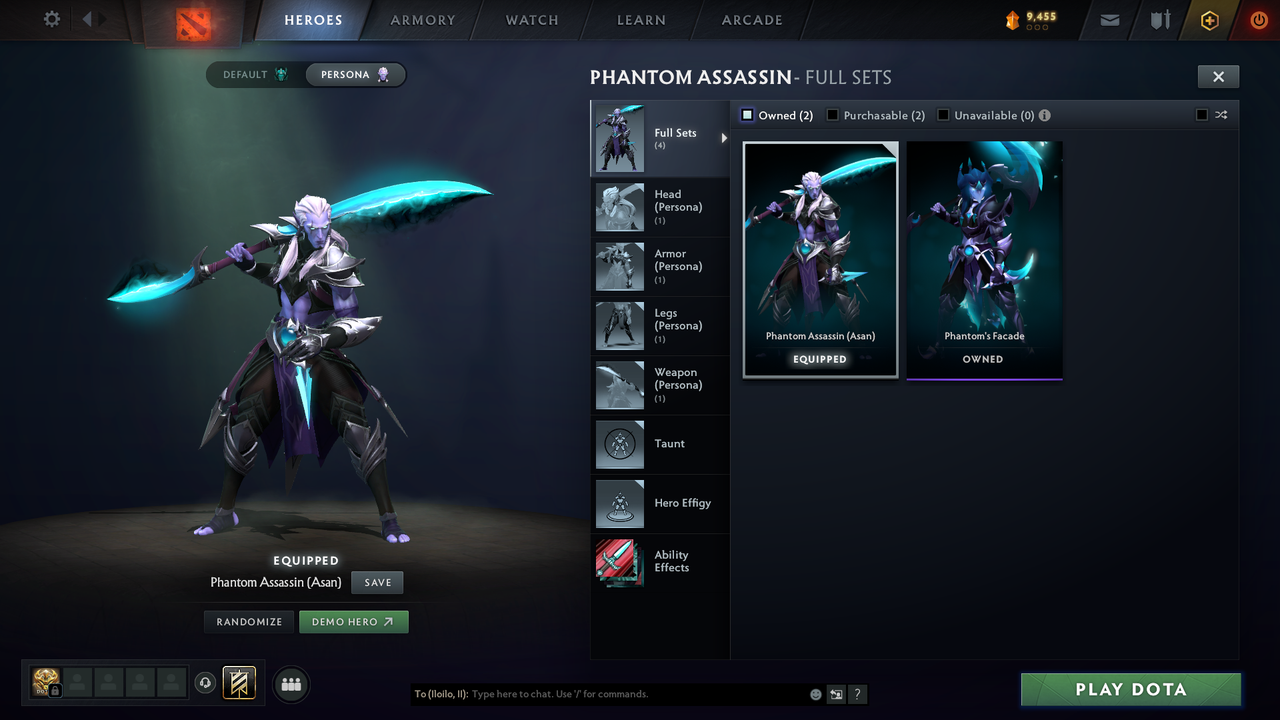Open the armory shield-and-sword icon

tap(1158, 20)
